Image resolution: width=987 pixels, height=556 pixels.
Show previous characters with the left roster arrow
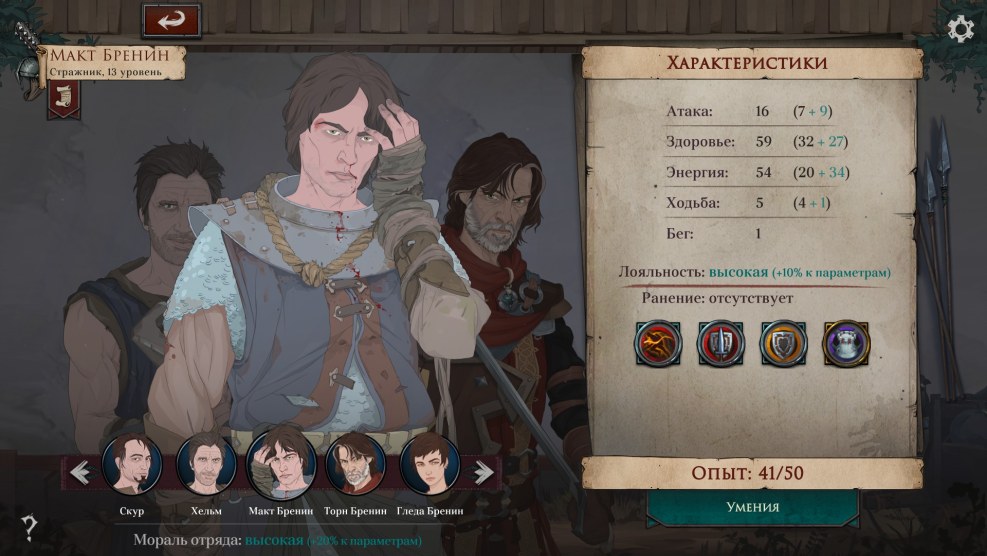[81, 471]
